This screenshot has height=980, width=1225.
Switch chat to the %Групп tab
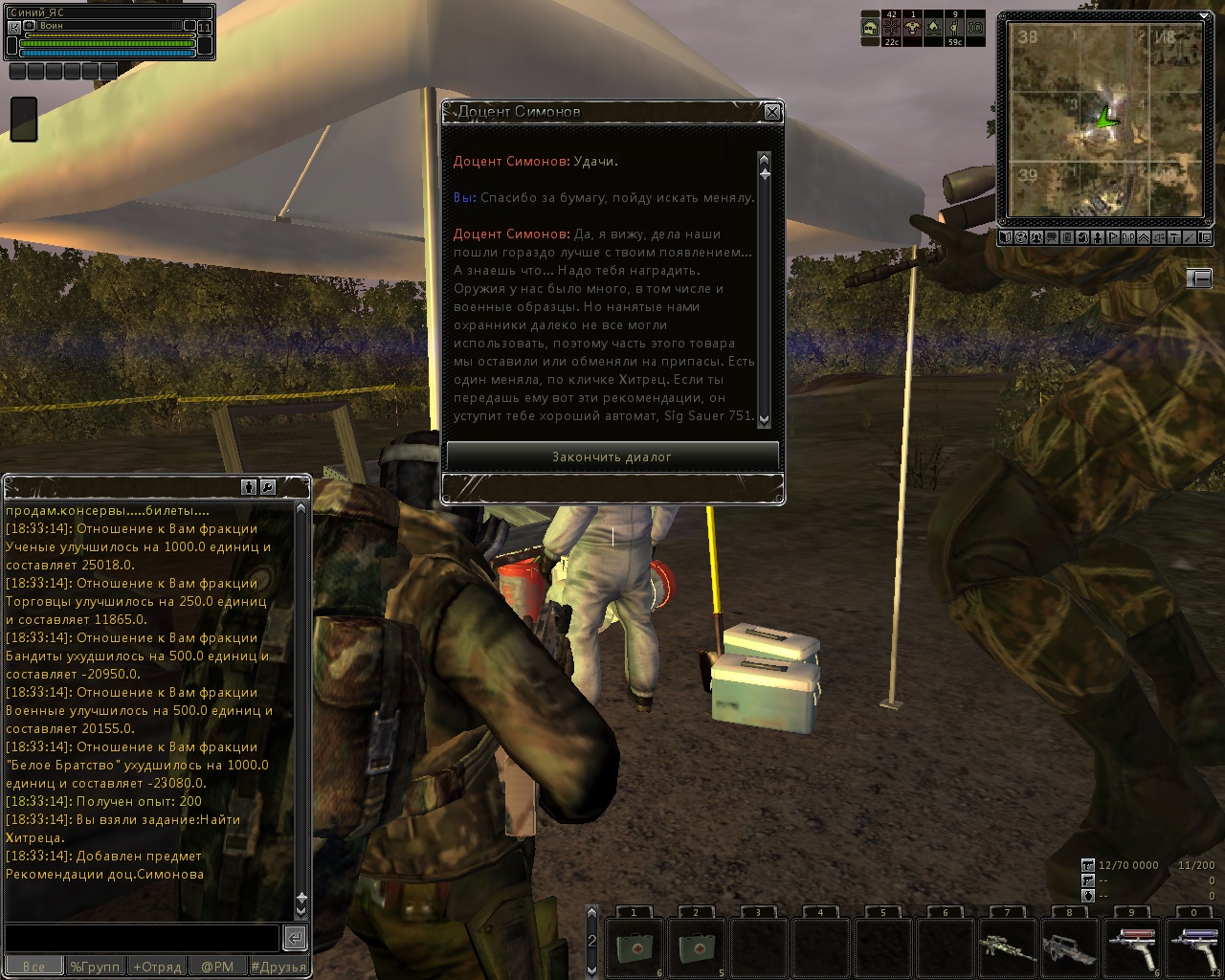pyautogui.click(x=95, y=967)
